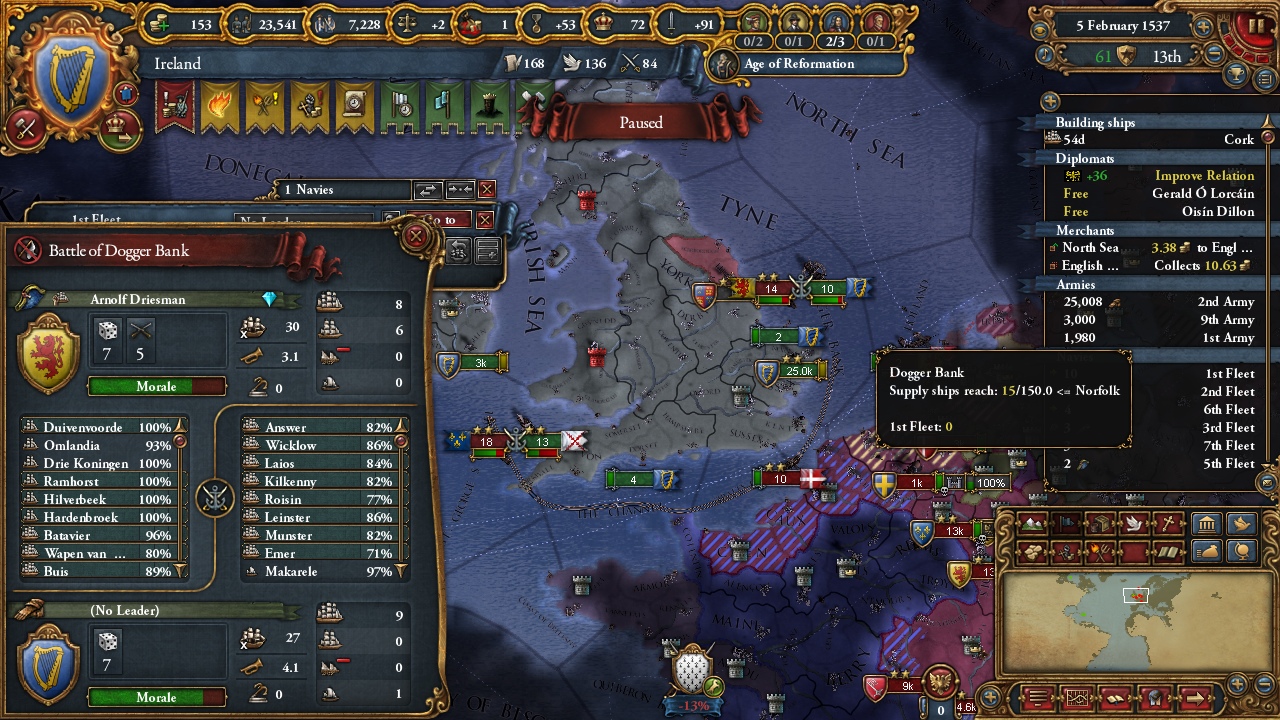The height and width of the screenshot is (720, 1280).
Task: Open the crown with arrow round button
Action: pos(120,127)
